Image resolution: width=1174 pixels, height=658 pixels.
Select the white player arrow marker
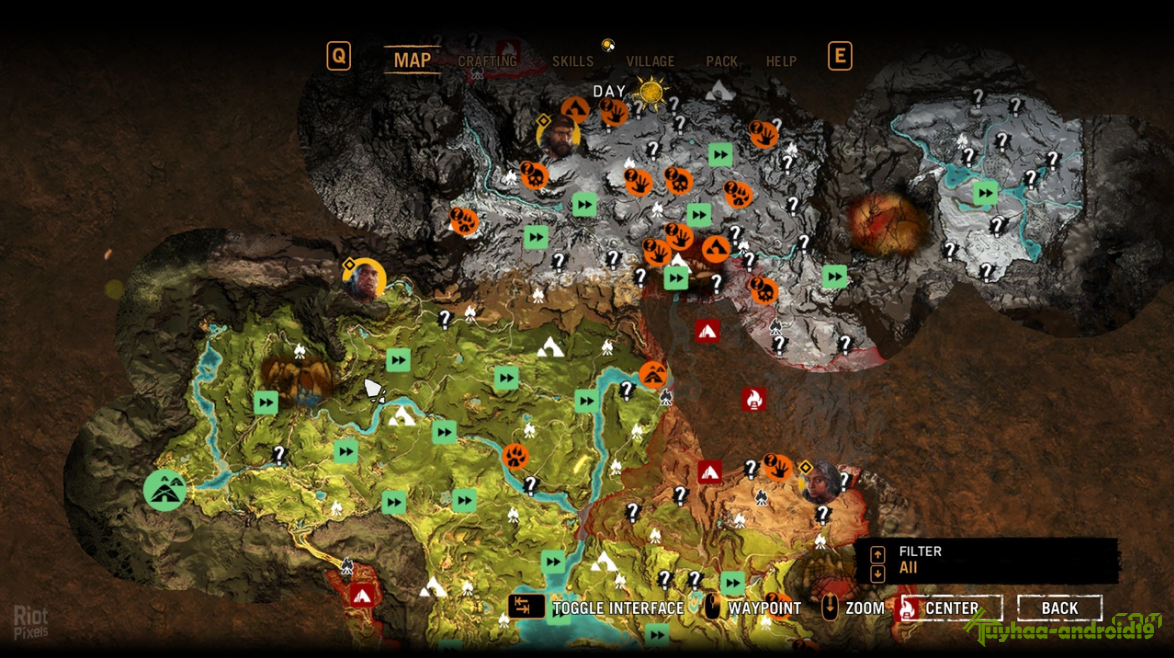373,389
